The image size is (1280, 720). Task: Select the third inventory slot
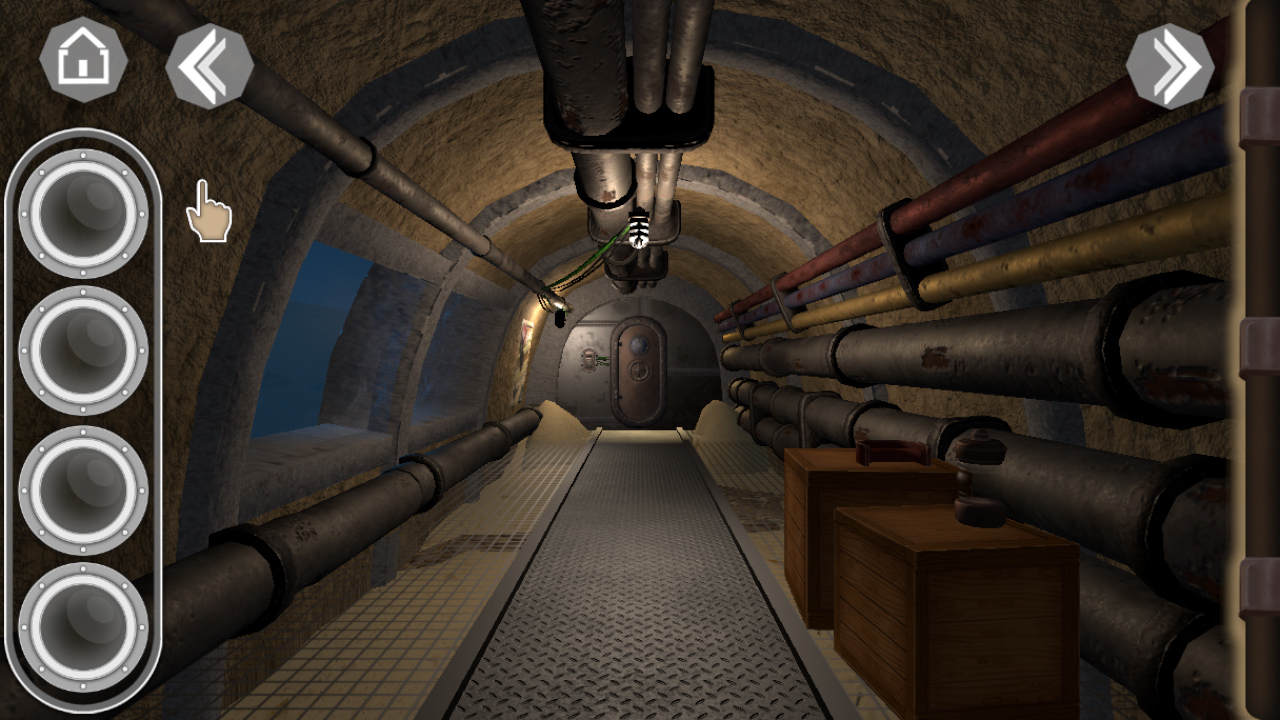point(84,490)
